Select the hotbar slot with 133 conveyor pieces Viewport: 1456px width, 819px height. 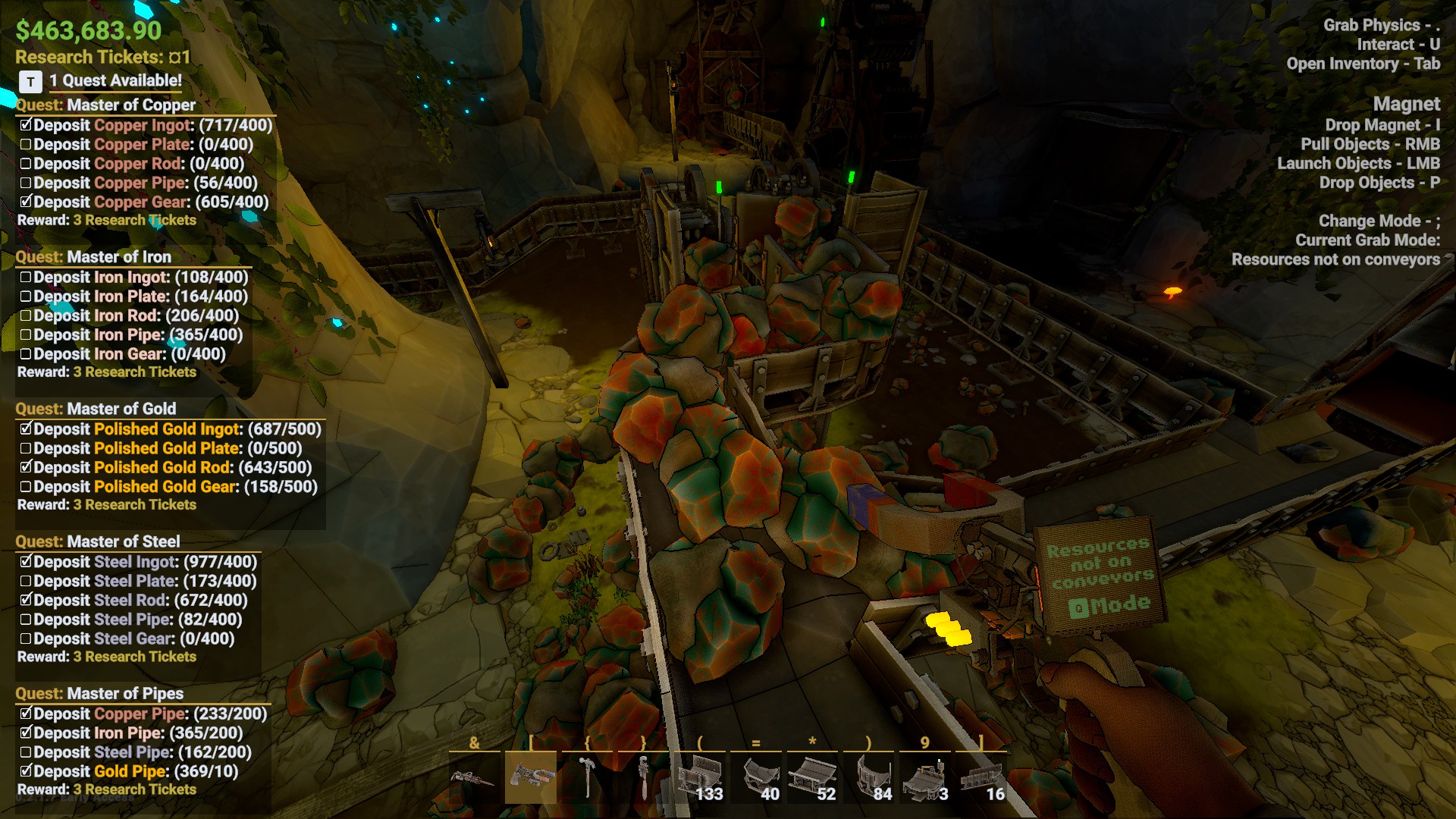coord(699,778)
